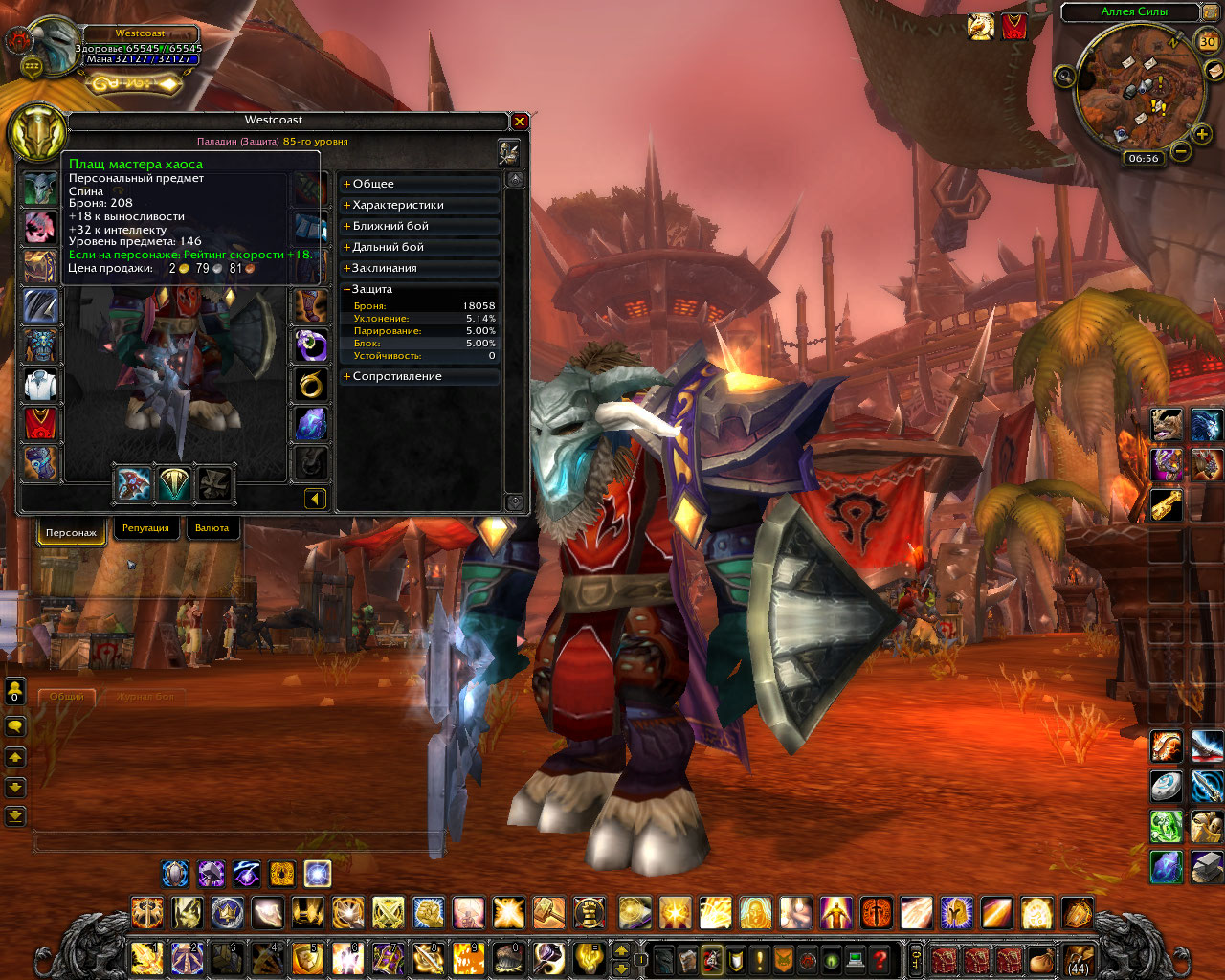Switch to the Общий chat tab
The height and width of the screenshot is (980, 1225).
coord(67,696)
